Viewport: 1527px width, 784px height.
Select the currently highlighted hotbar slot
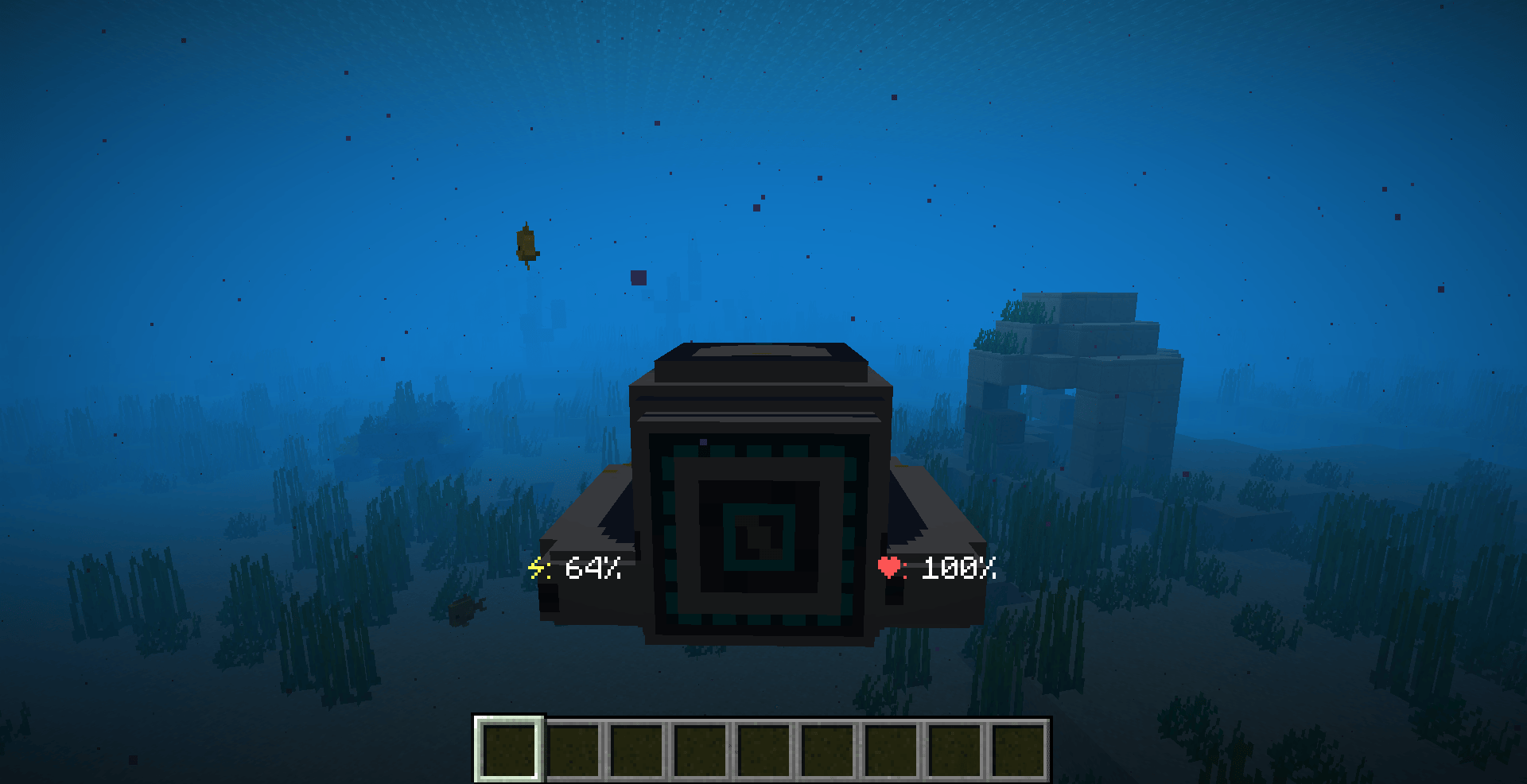coord(508,747)
